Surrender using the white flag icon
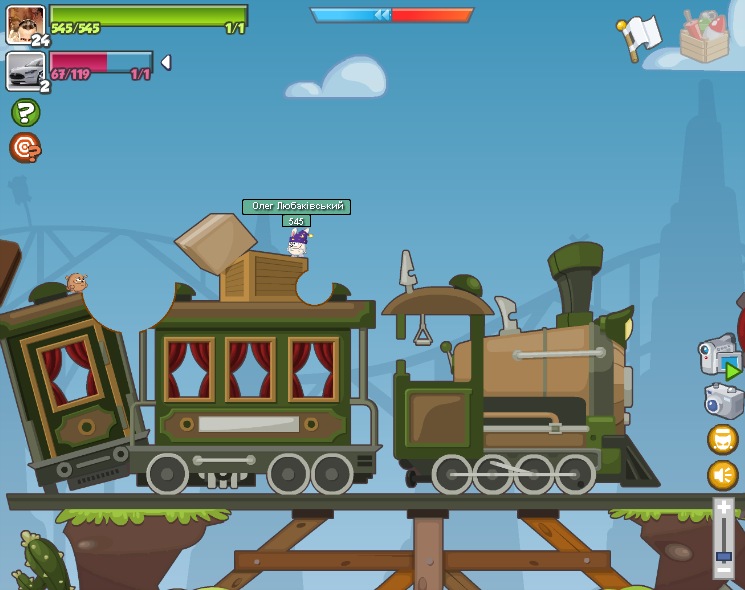 pyautogui.click(x=638, y=37)
